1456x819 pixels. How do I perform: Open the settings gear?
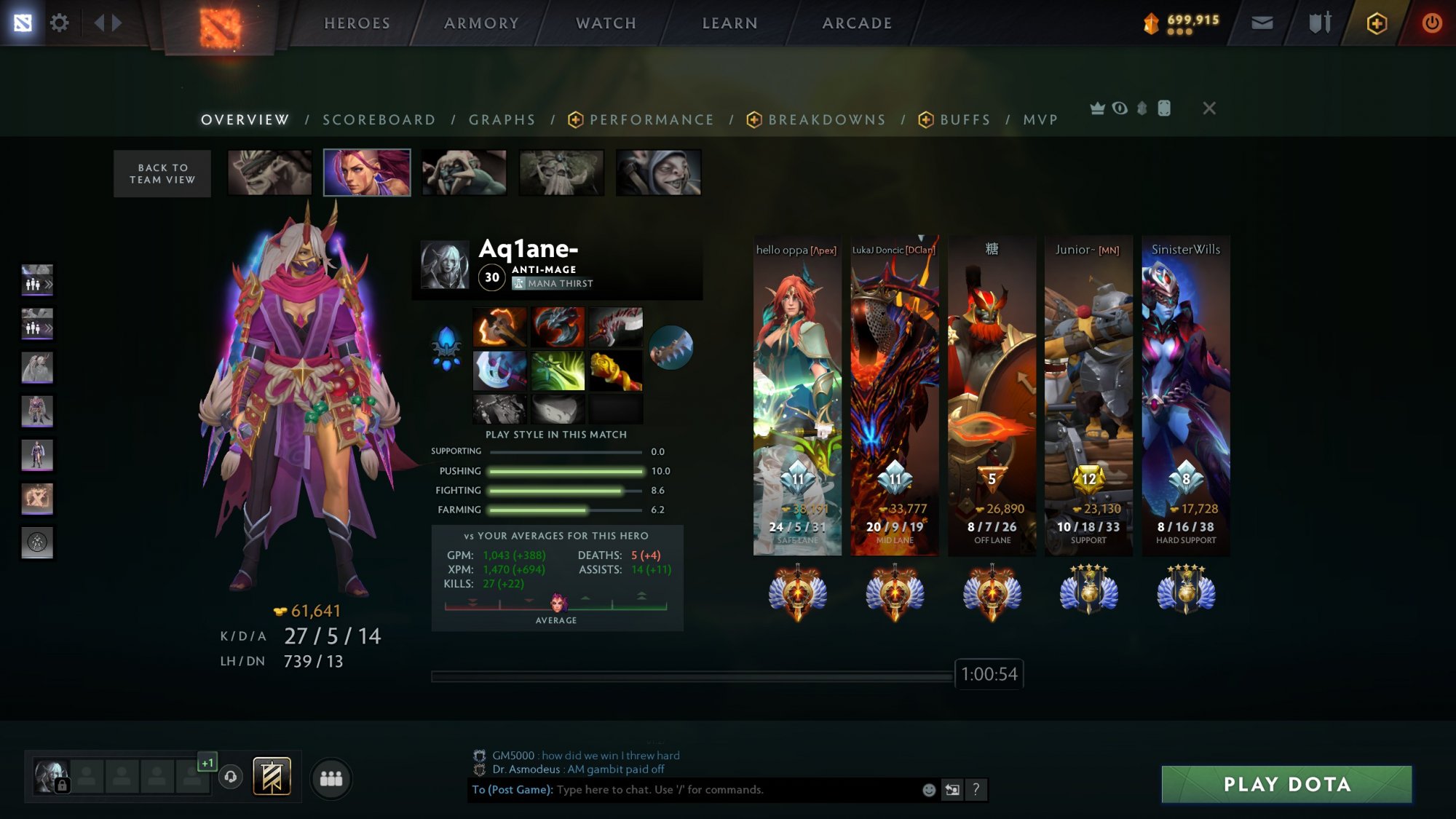[59, 23]
